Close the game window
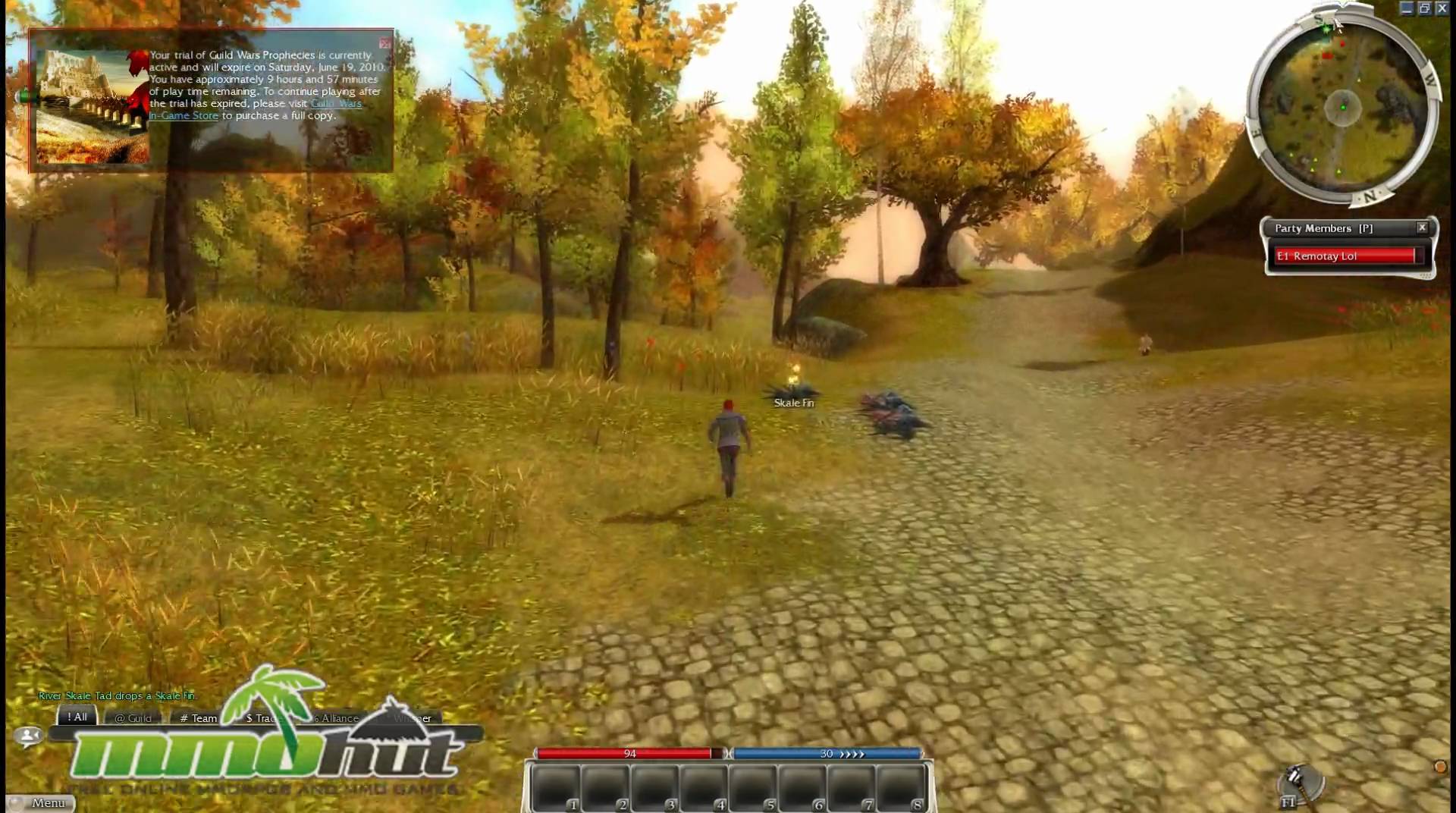Image resolution: width=1456 pixels, height=813 pixels. pyautogui.click(x=1442, y=8)
